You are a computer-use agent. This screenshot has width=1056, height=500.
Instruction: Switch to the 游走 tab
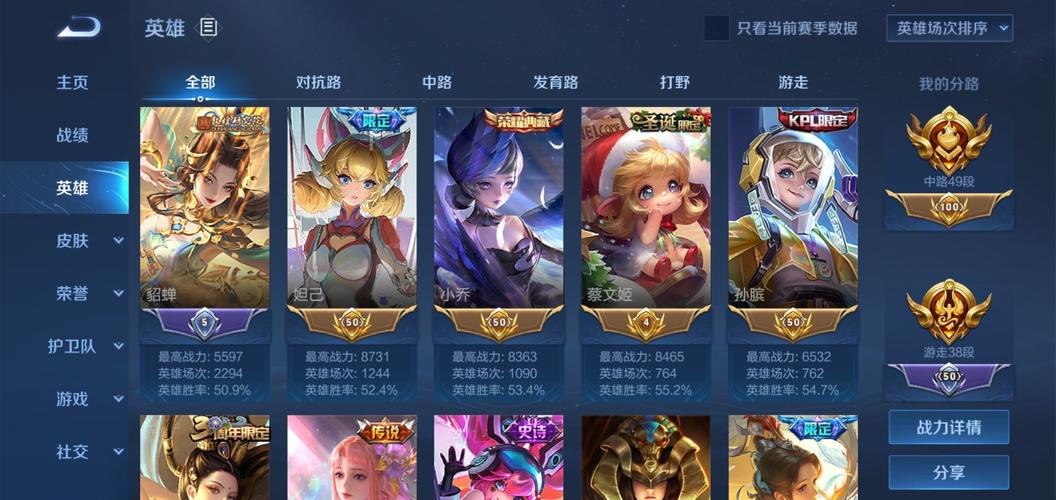pyautogui.click(x=793, y=83)
